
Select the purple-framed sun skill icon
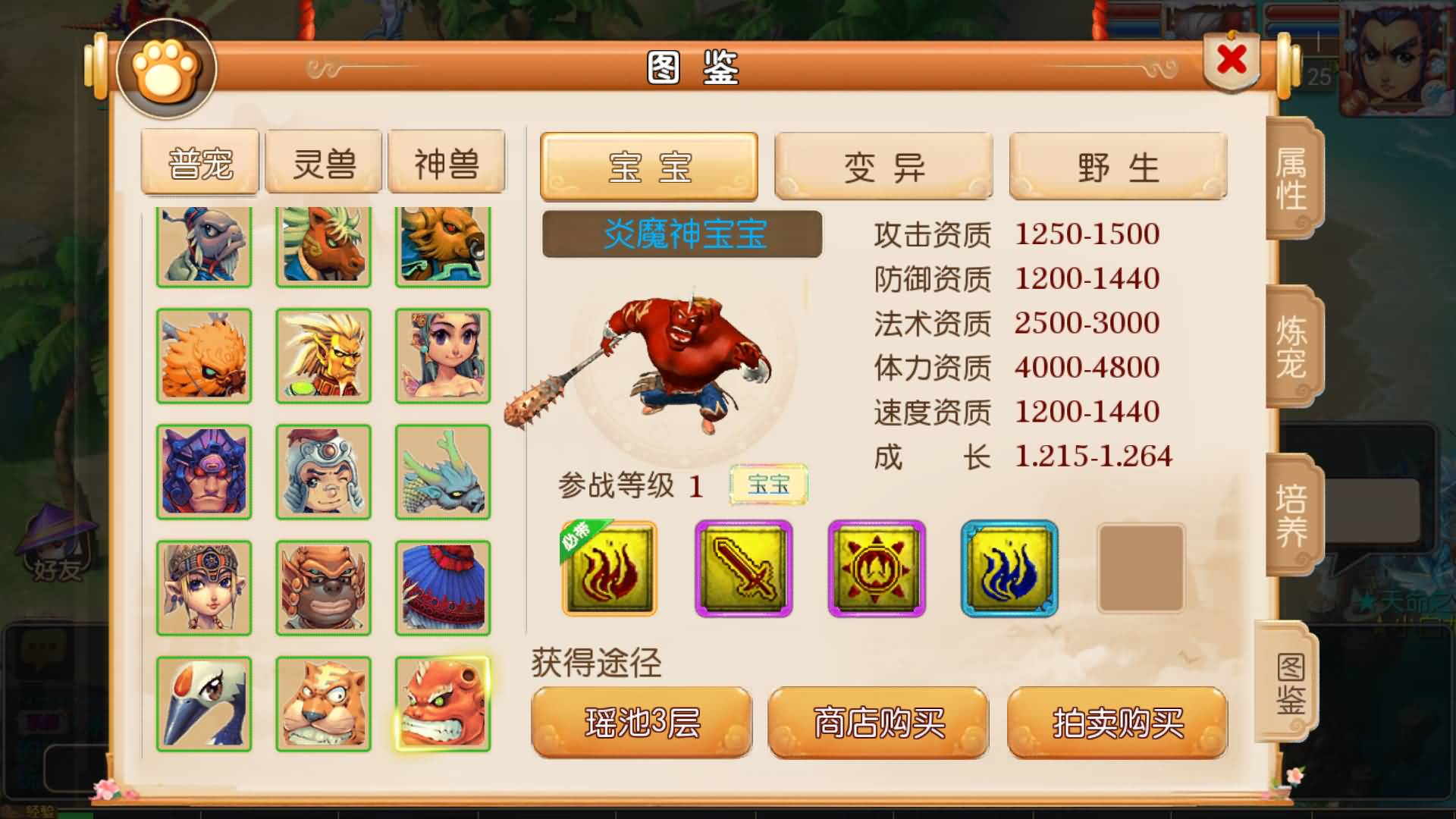click(876, 569)
